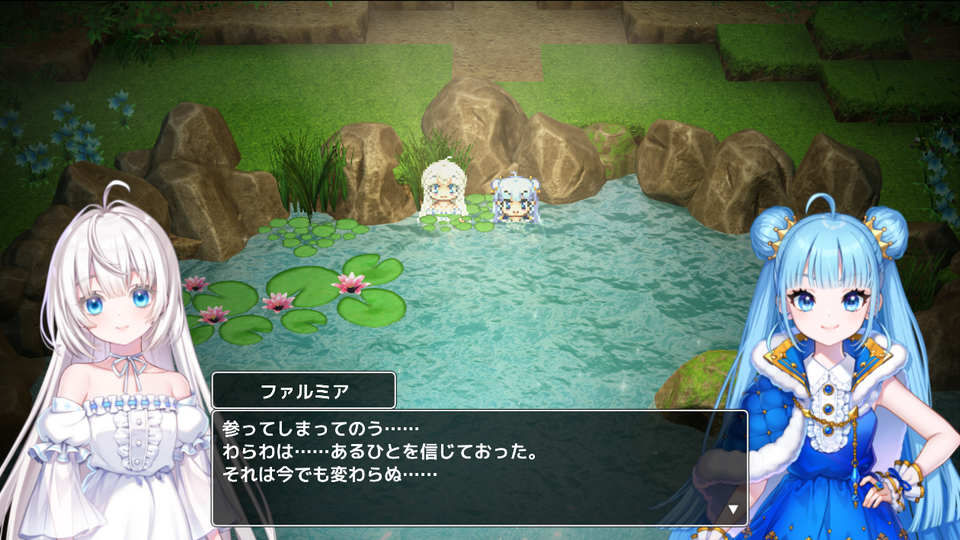Click the dialogue text box to continue
The height and width of the screenshot is (540, 960).
coord(478,467)
